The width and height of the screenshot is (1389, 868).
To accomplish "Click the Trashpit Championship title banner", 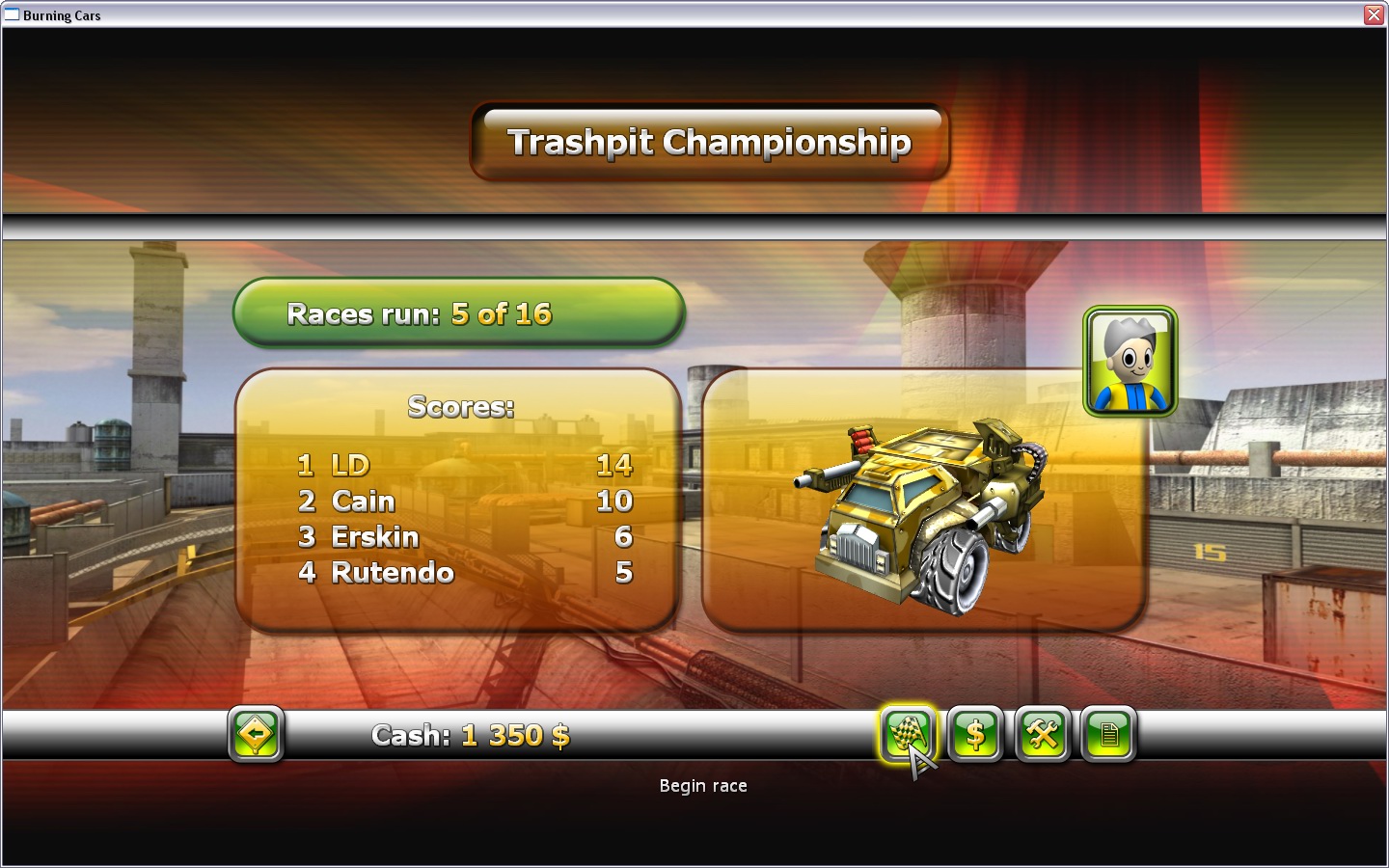I will tap(711, 141).
